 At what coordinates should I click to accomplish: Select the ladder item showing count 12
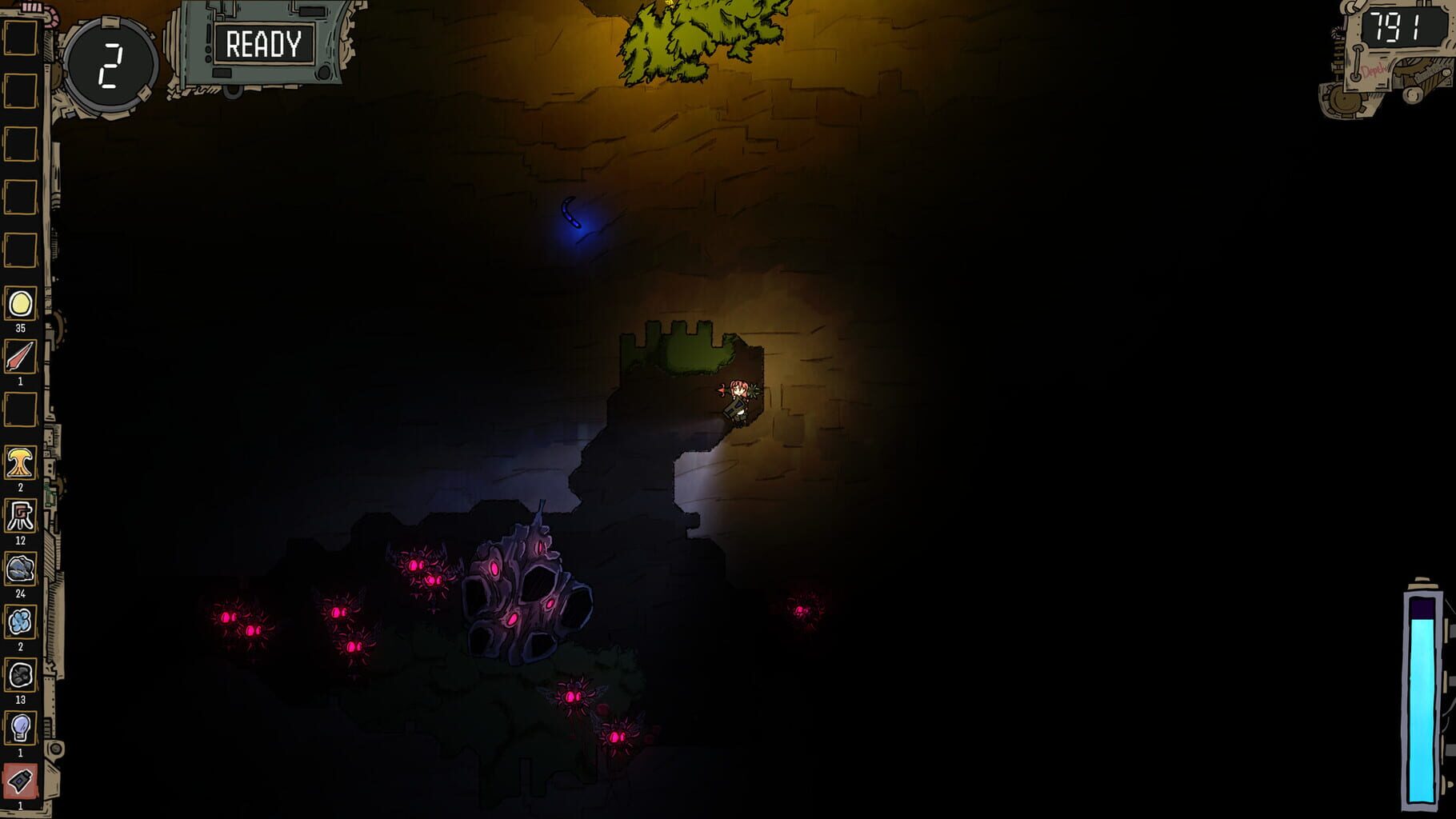[22, 516]
